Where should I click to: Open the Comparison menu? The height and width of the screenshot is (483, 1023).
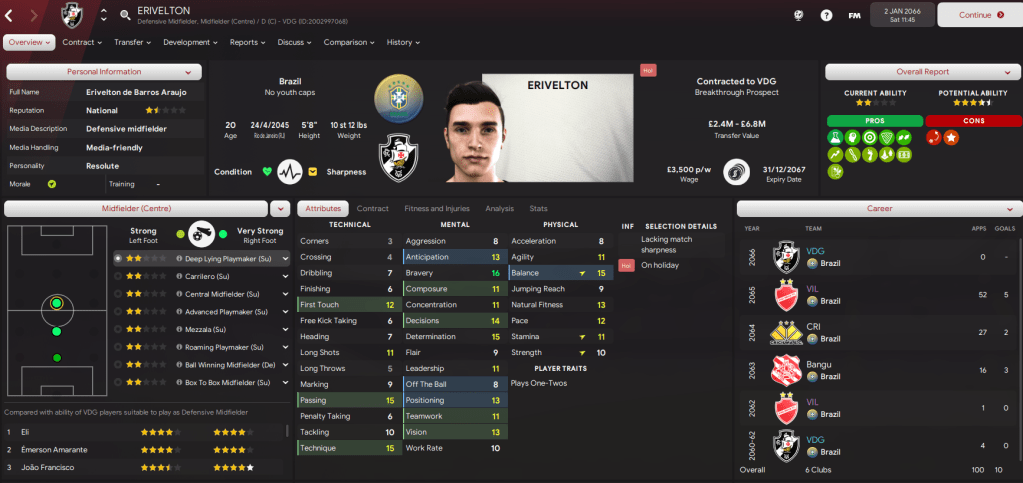click(349, 43)
